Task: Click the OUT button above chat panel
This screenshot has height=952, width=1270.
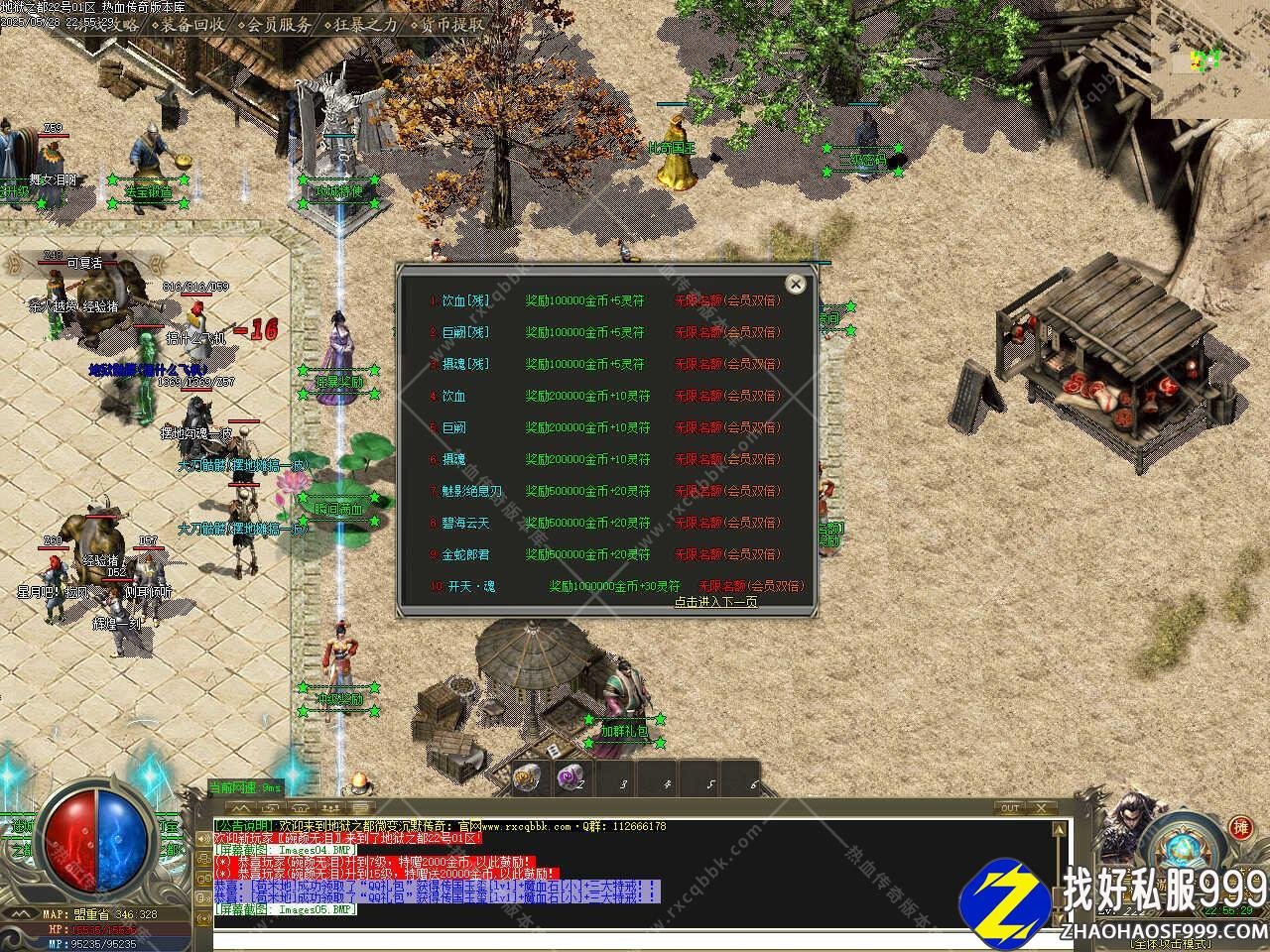Action: tap(1010, 808)
